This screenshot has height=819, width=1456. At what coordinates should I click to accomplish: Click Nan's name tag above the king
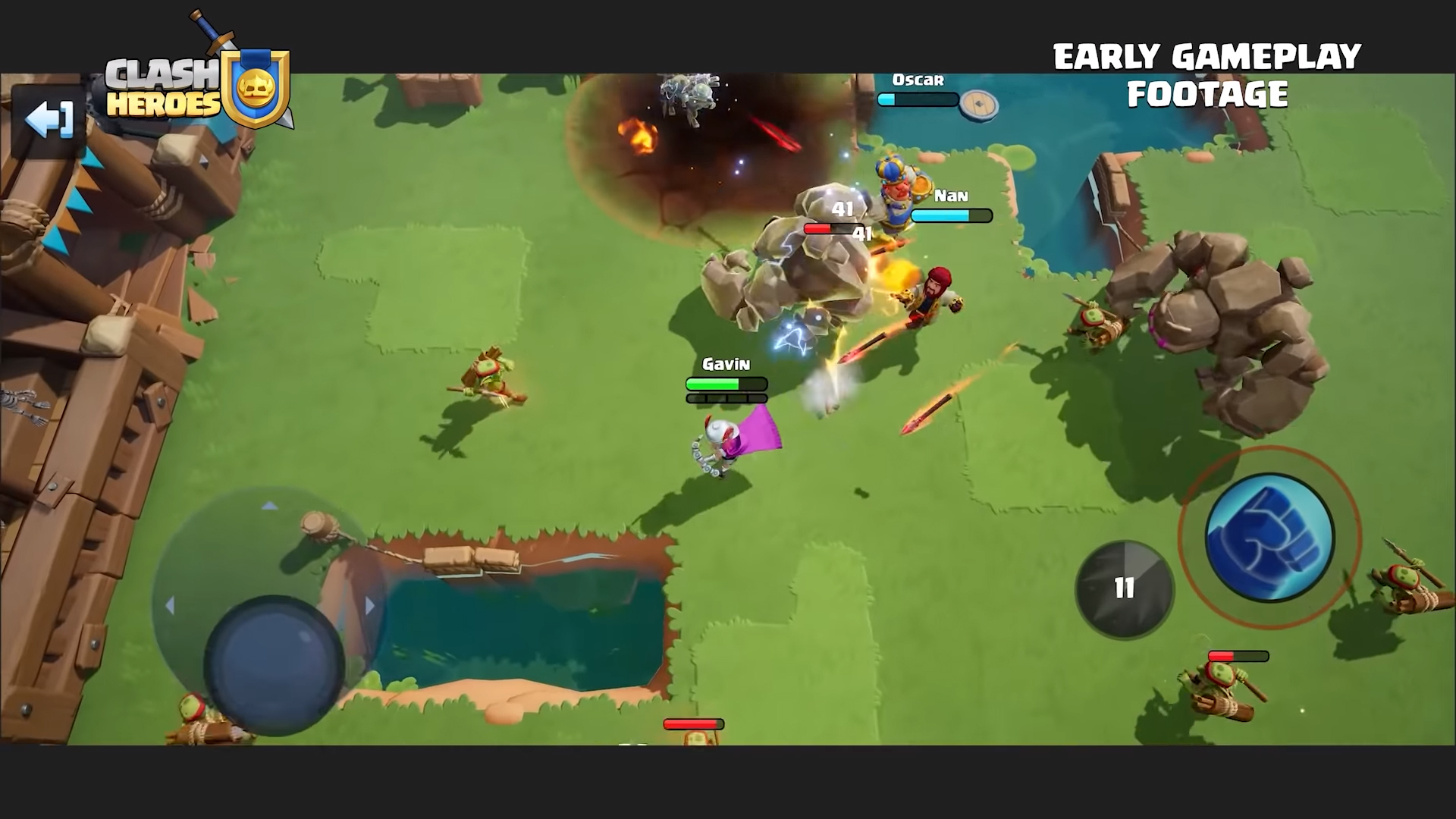952,196
